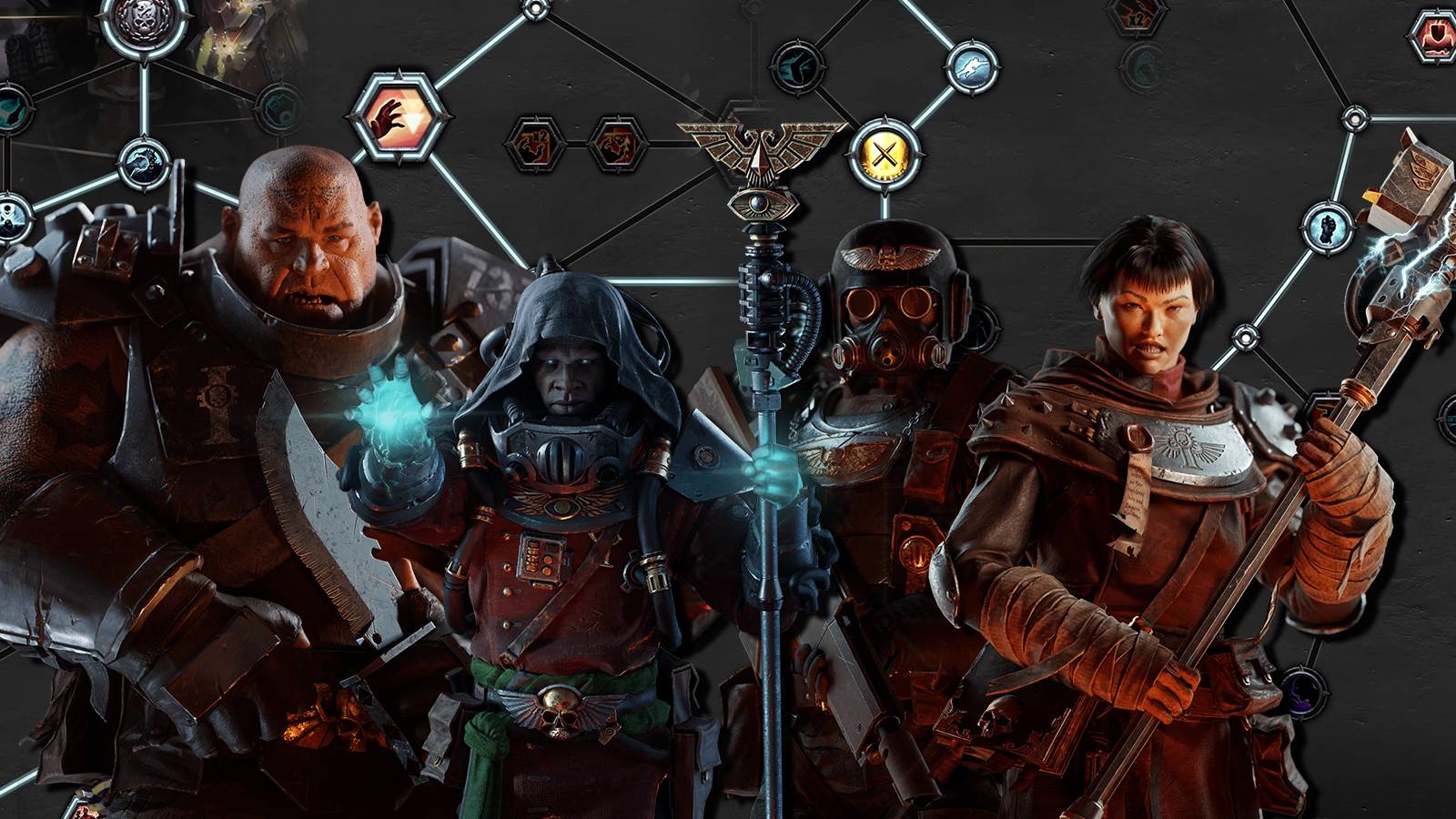Click the blue sea-creature talent node

(x=145, y=164)
